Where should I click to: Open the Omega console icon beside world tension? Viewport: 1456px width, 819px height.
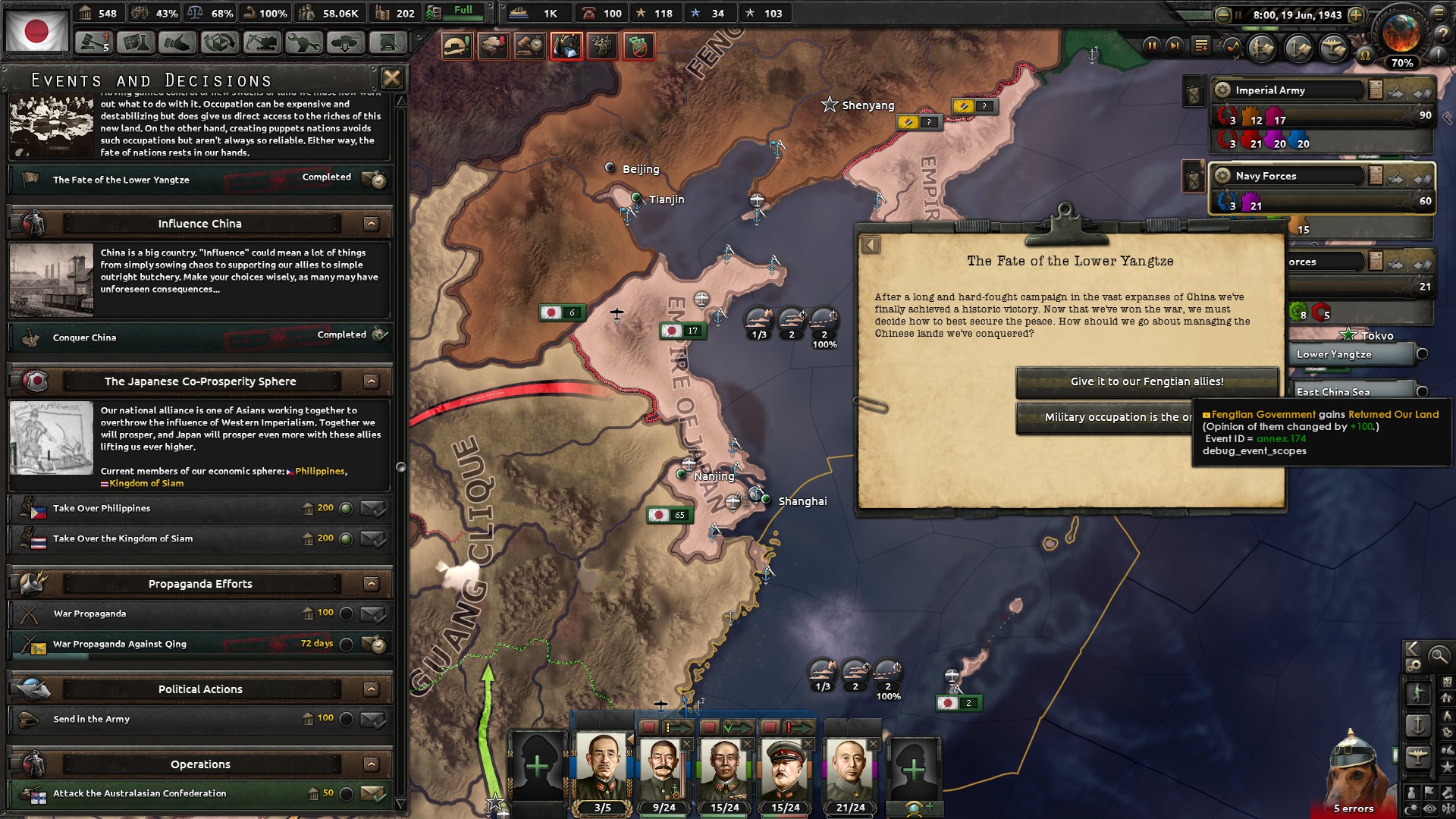tap(1367, 55)
